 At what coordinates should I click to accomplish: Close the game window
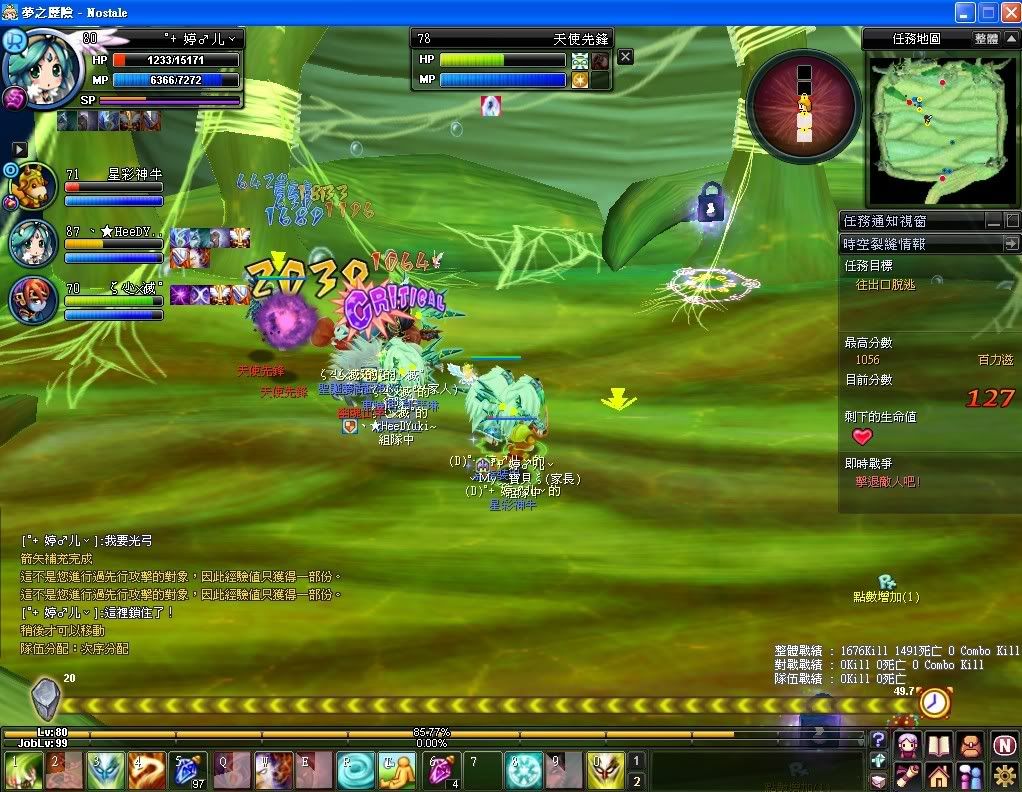[x=1008, y=12]
